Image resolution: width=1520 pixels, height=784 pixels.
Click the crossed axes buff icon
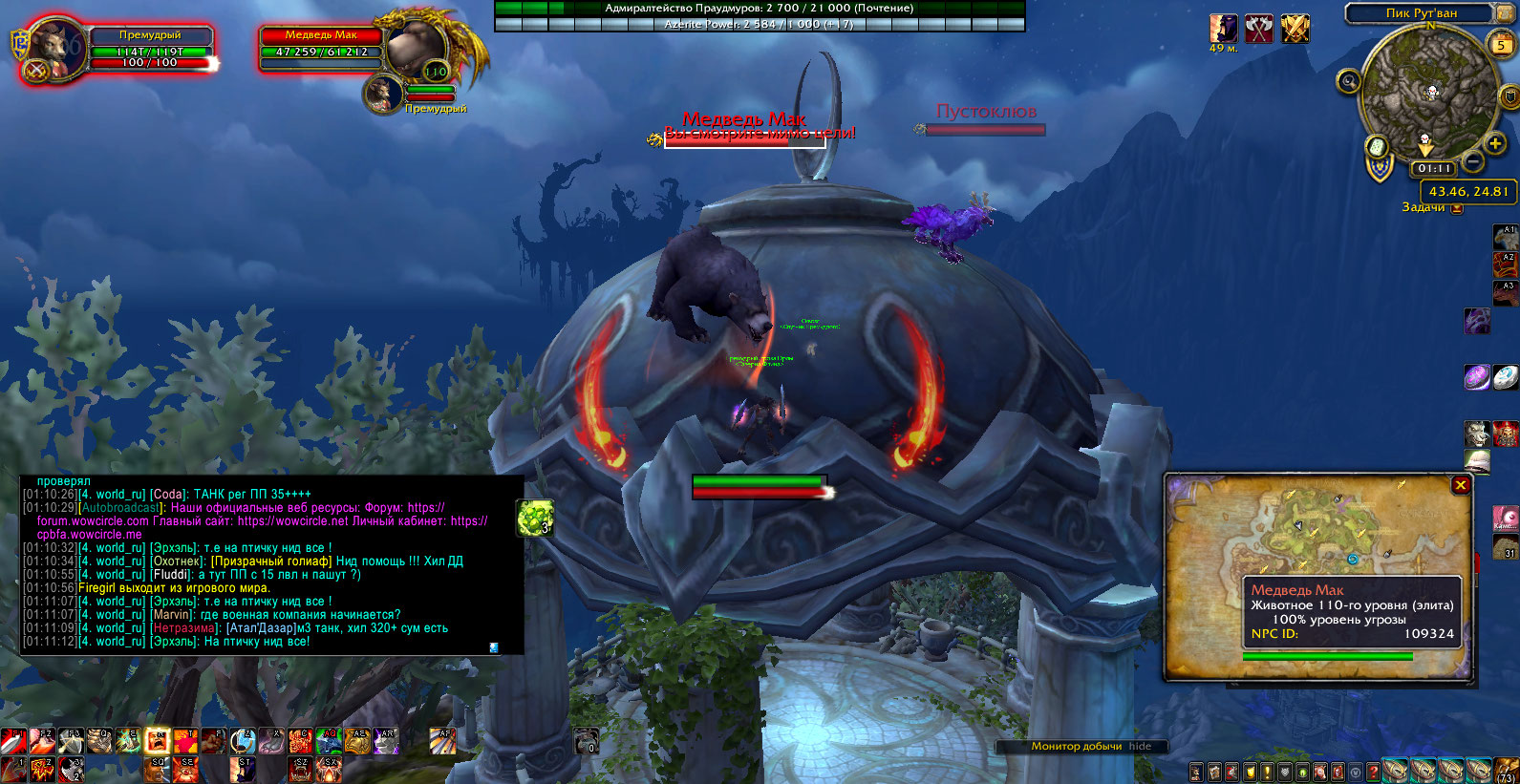click(1259, 29)
